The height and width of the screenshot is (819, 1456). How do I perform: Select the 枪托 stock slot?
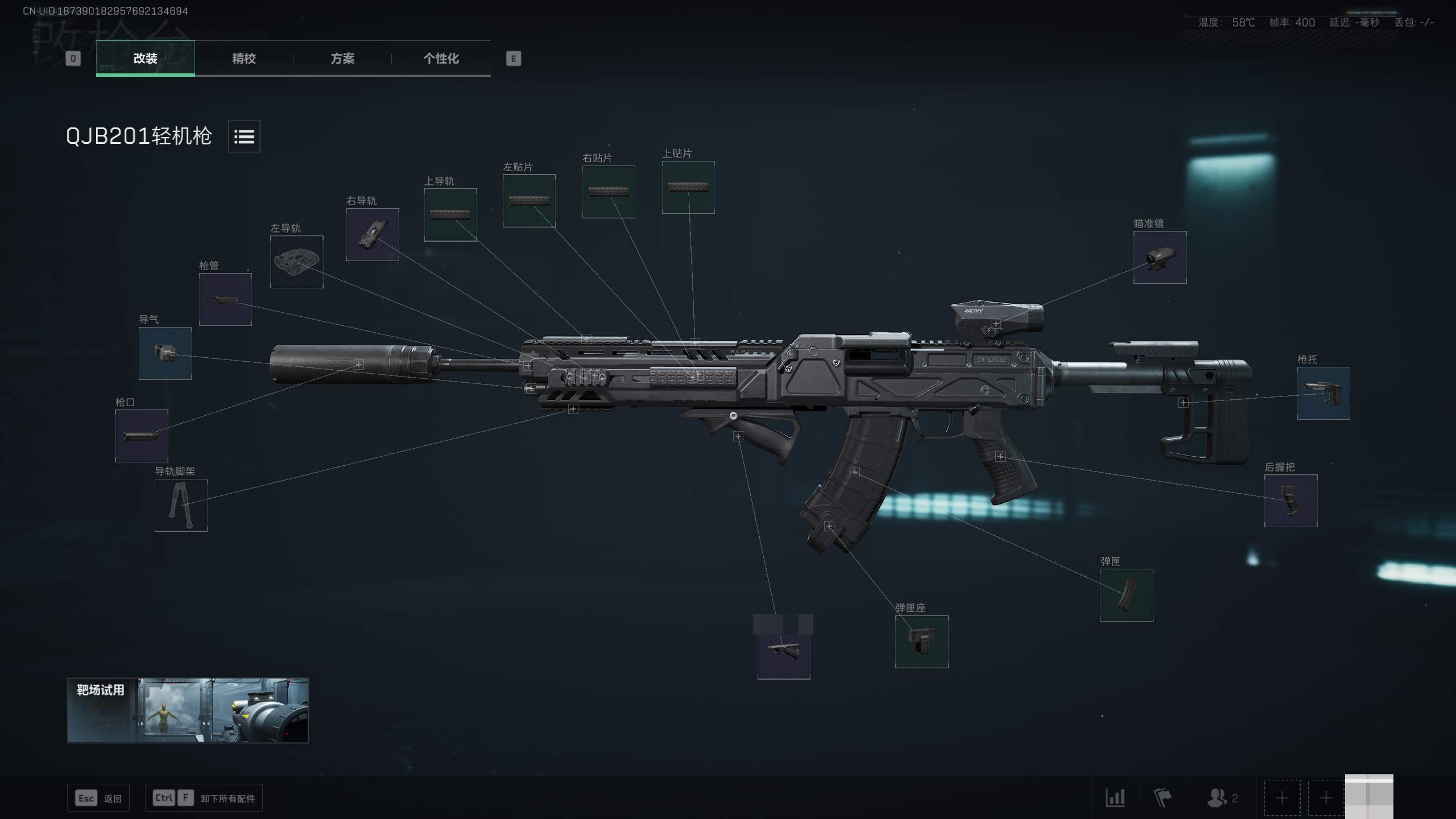tap(1323, 393)
